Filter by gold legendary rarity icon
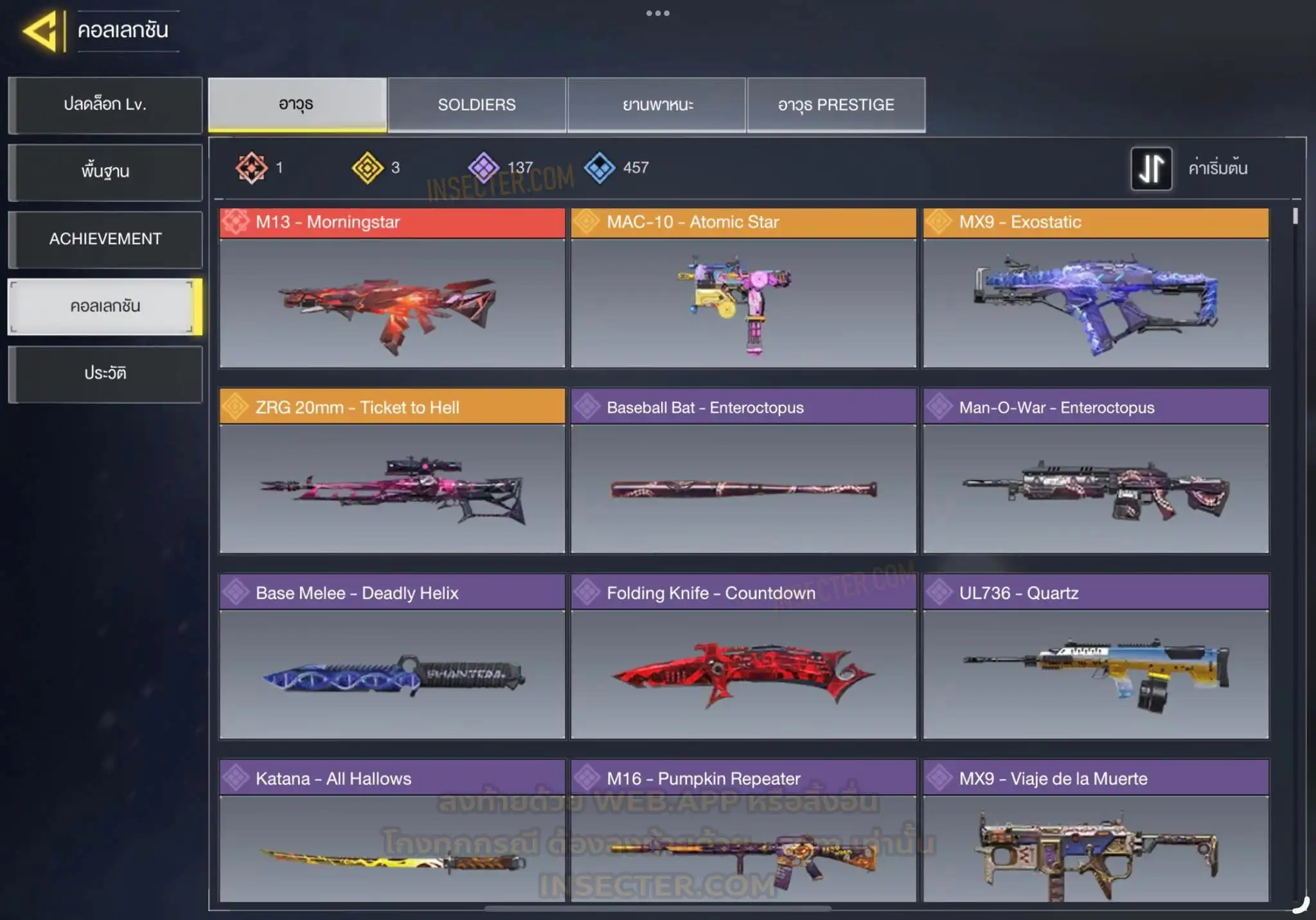This screenshot has width=1316, height=920. click(x=368, y=168)
